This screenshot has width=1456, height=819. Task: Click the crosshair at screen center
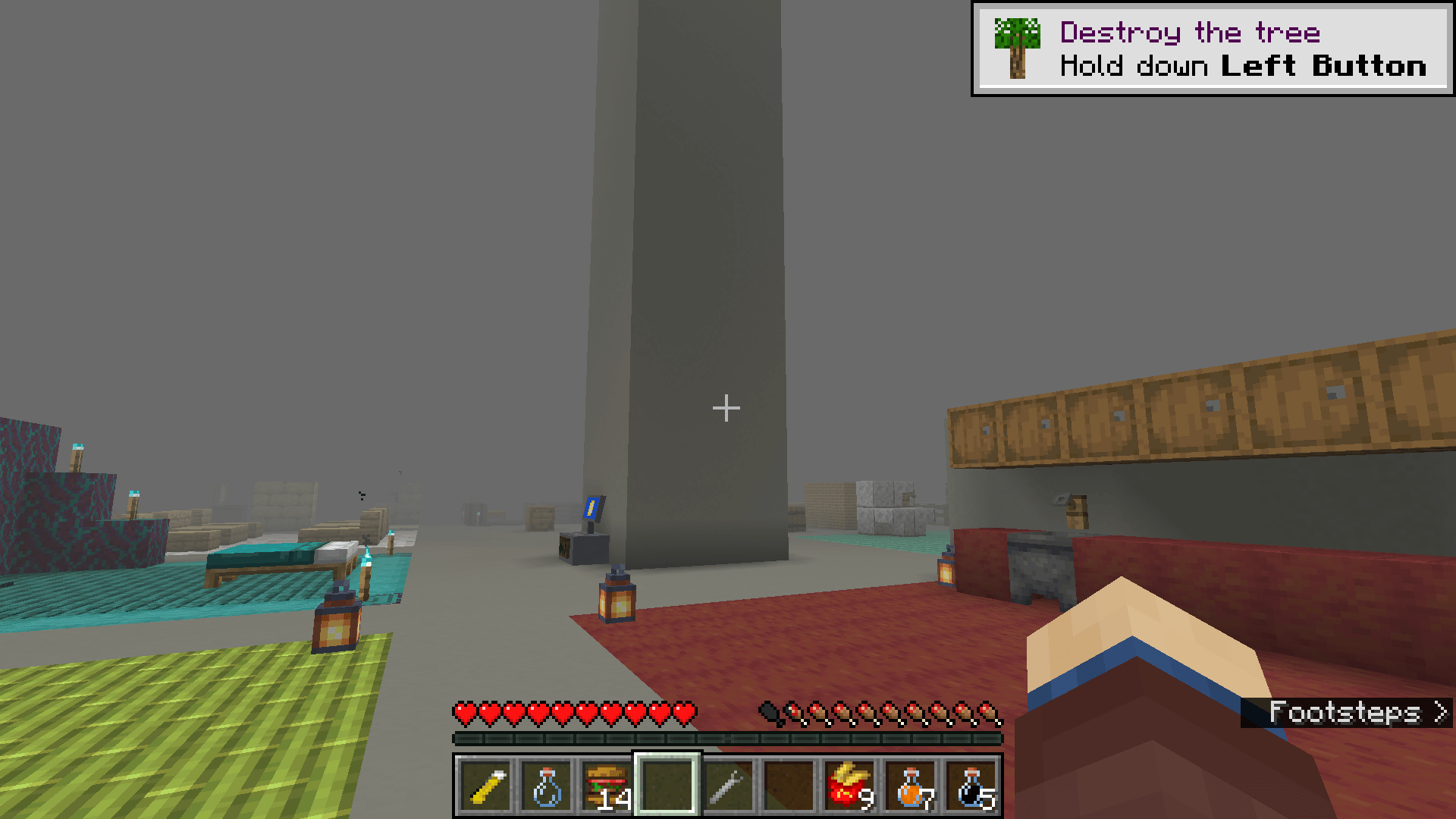(x=726, y=408)
